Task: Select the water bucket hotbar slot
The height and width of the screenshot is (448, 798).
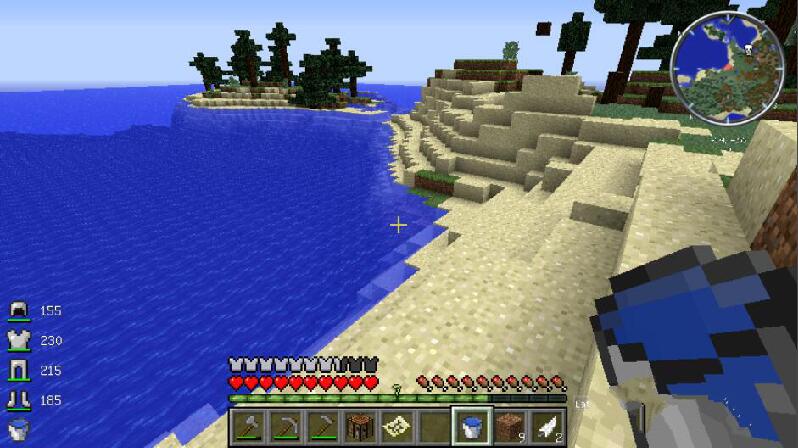Action: [471, 427]
